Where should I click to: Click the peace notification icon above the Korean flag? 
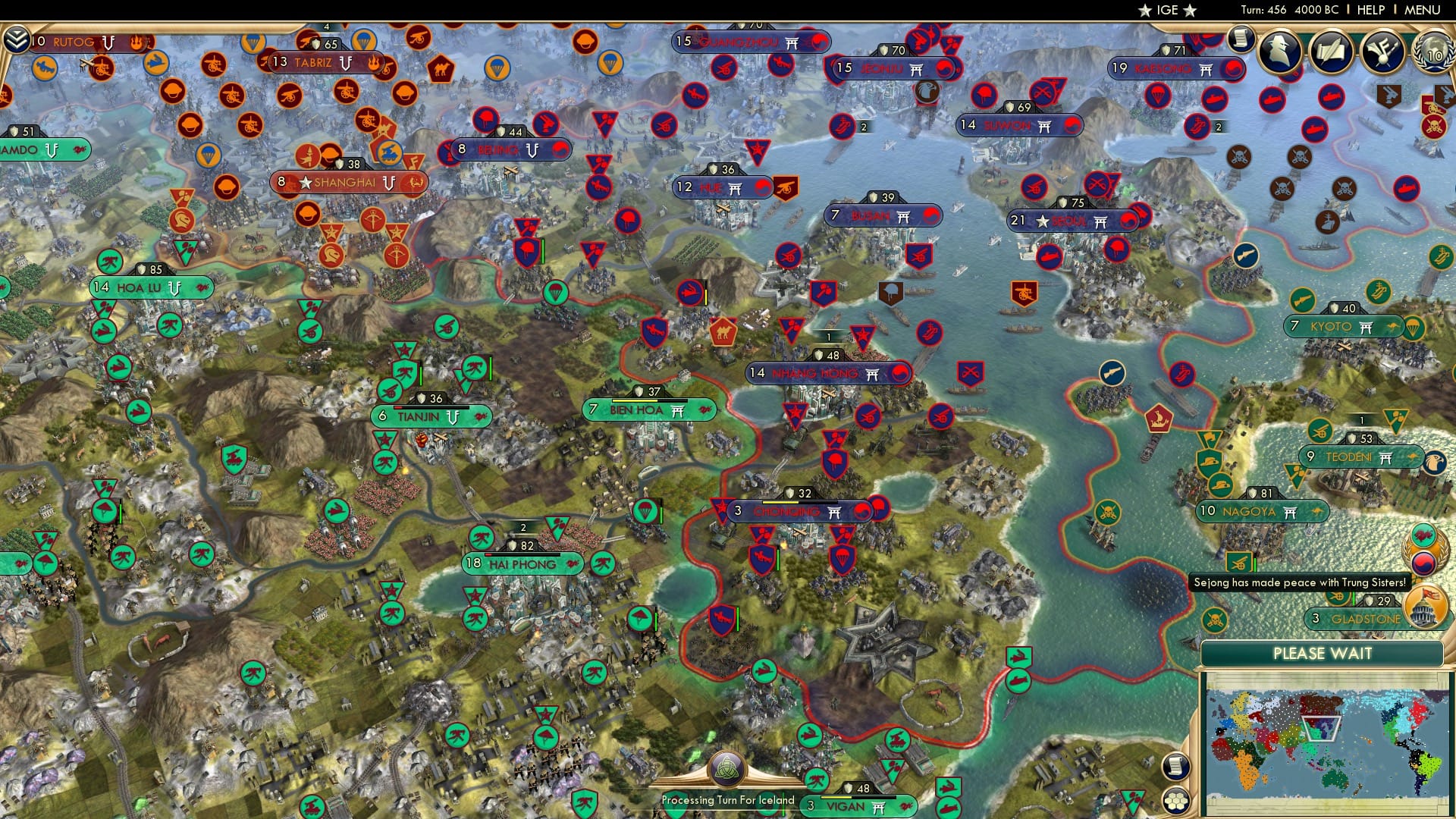click(x=1423, y=536)
